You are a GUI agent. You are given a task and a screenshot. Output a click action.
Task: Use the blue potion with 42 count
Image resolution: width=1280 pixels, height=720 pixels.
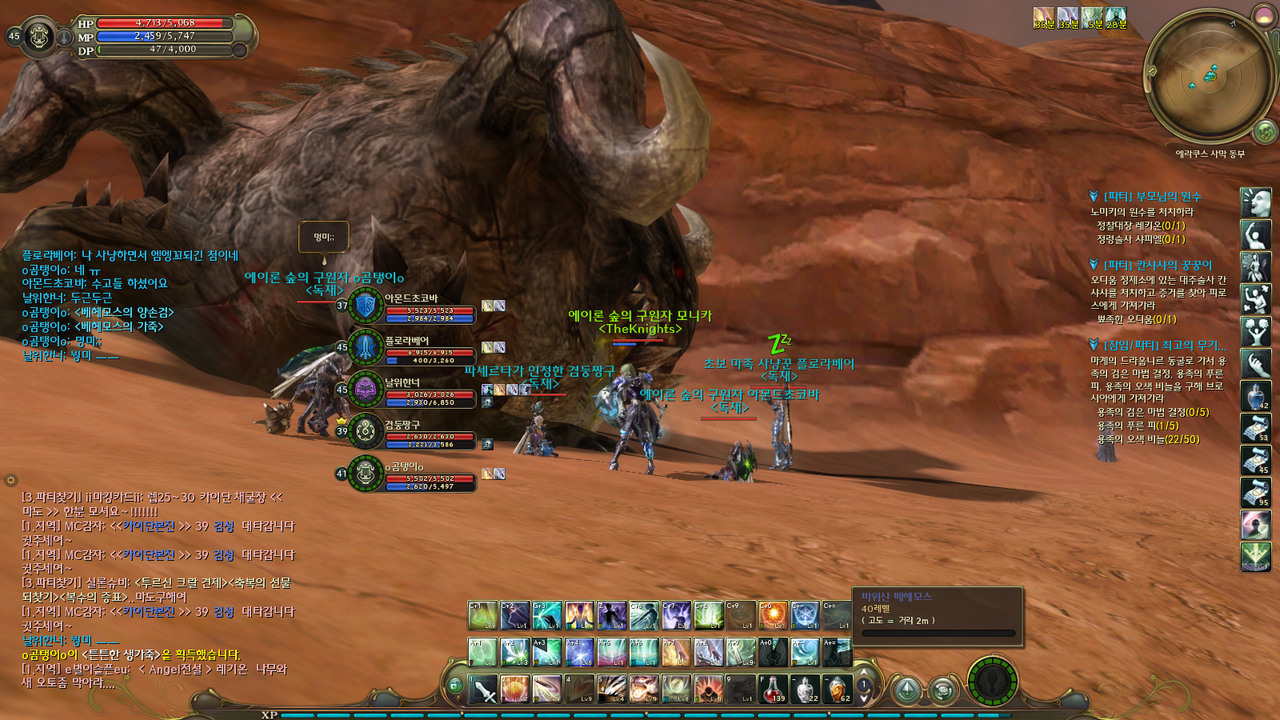[1256, 395]
